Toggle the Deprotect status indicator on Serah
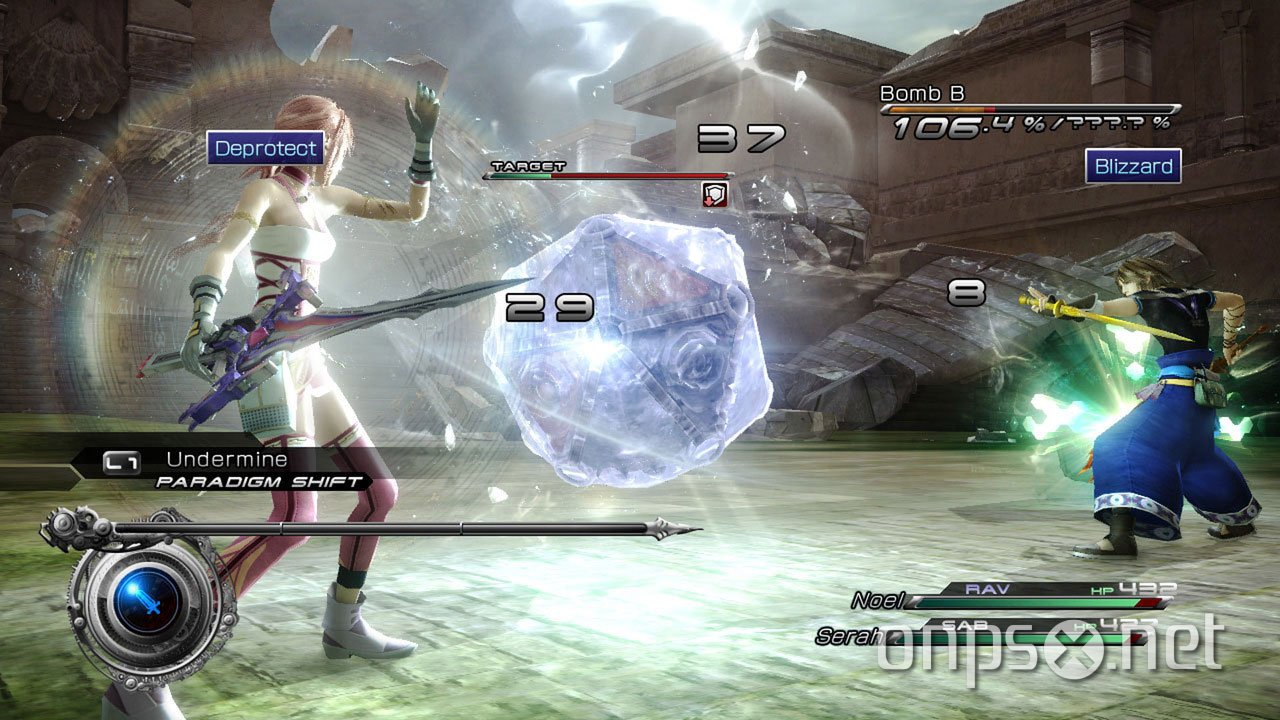 coord(265,149)
